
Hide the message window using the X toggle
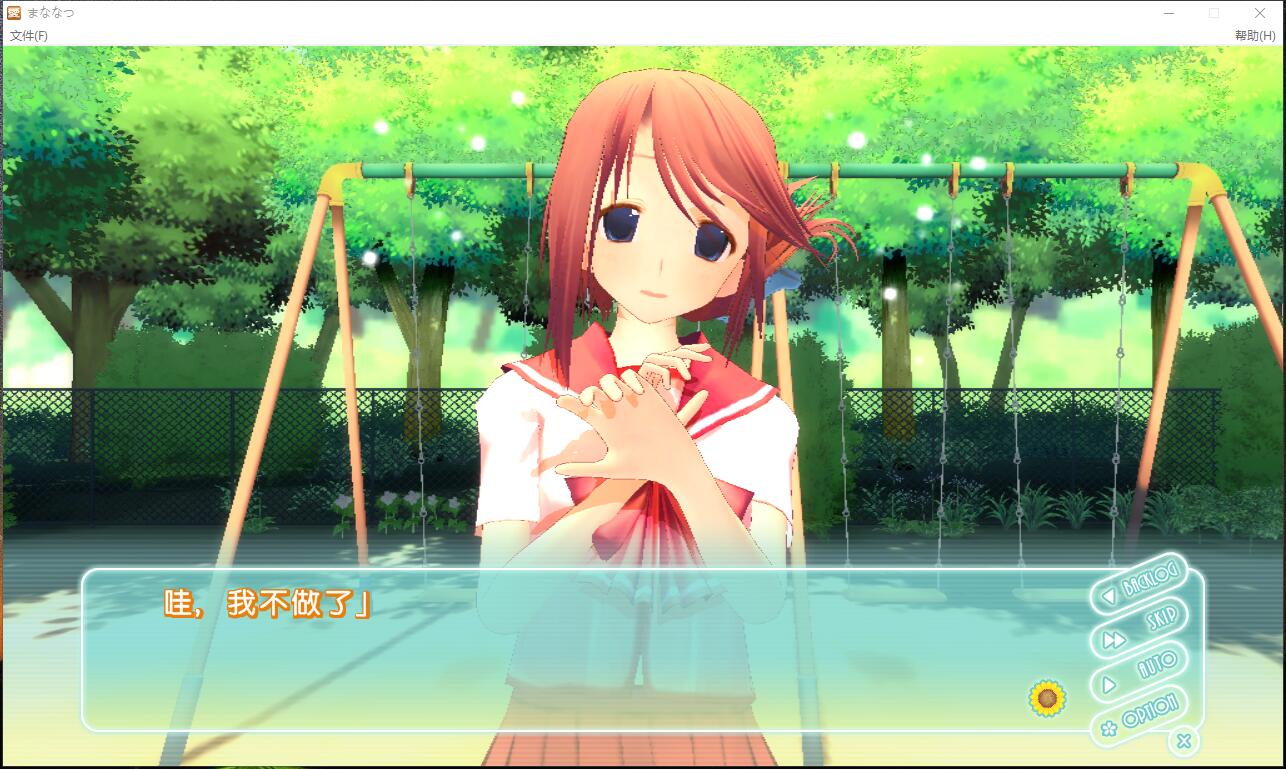[1185, 740]
